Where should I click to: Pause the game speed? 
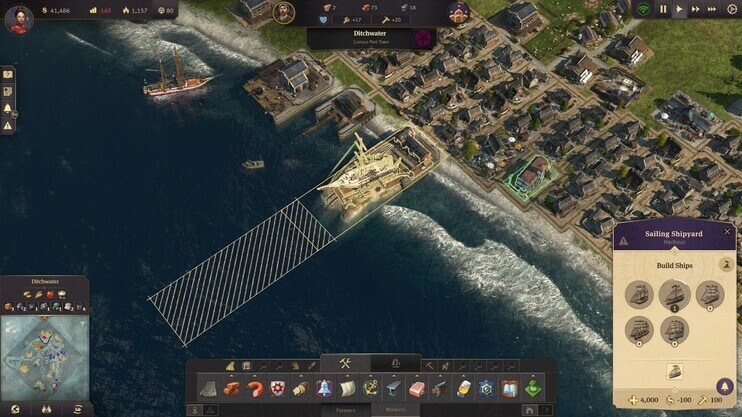click(x=662, y=9)
